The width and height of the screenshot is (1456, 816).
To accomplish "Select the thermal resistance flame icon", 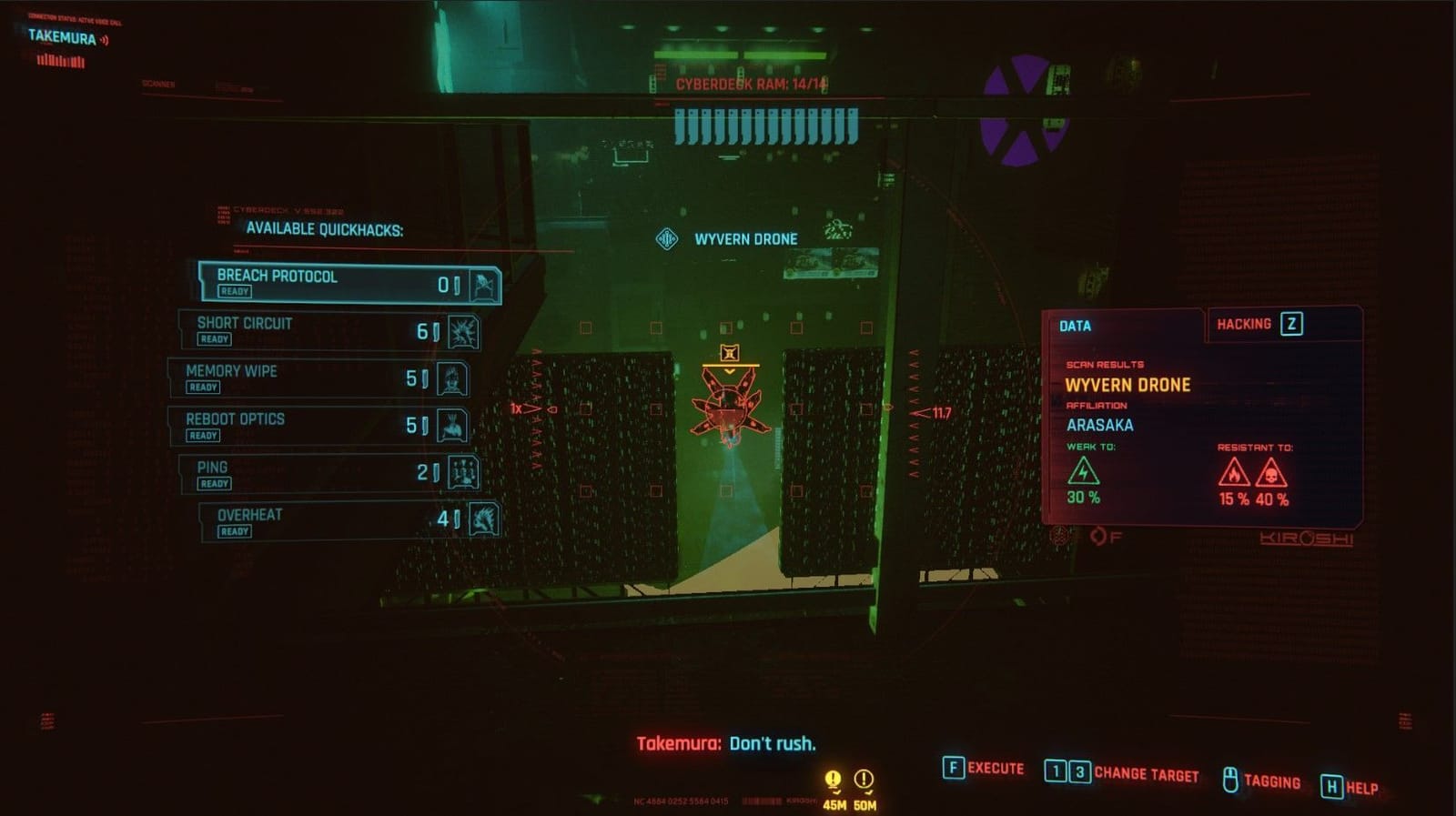I will tap(1236, 470).
